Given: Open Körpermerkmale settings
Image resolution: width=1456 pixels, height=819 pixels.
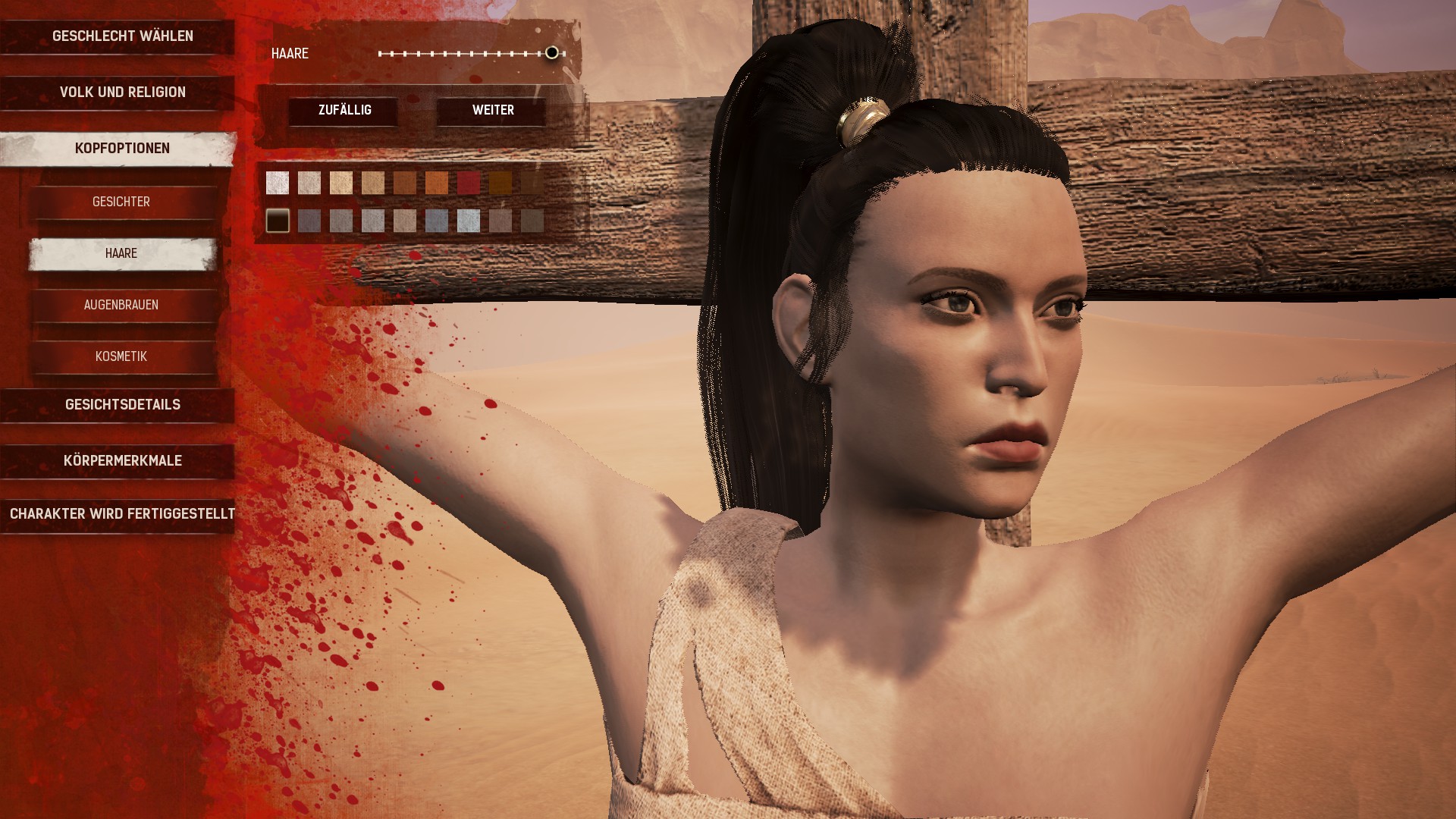Looking at the screenshot, I should point(122,460).
